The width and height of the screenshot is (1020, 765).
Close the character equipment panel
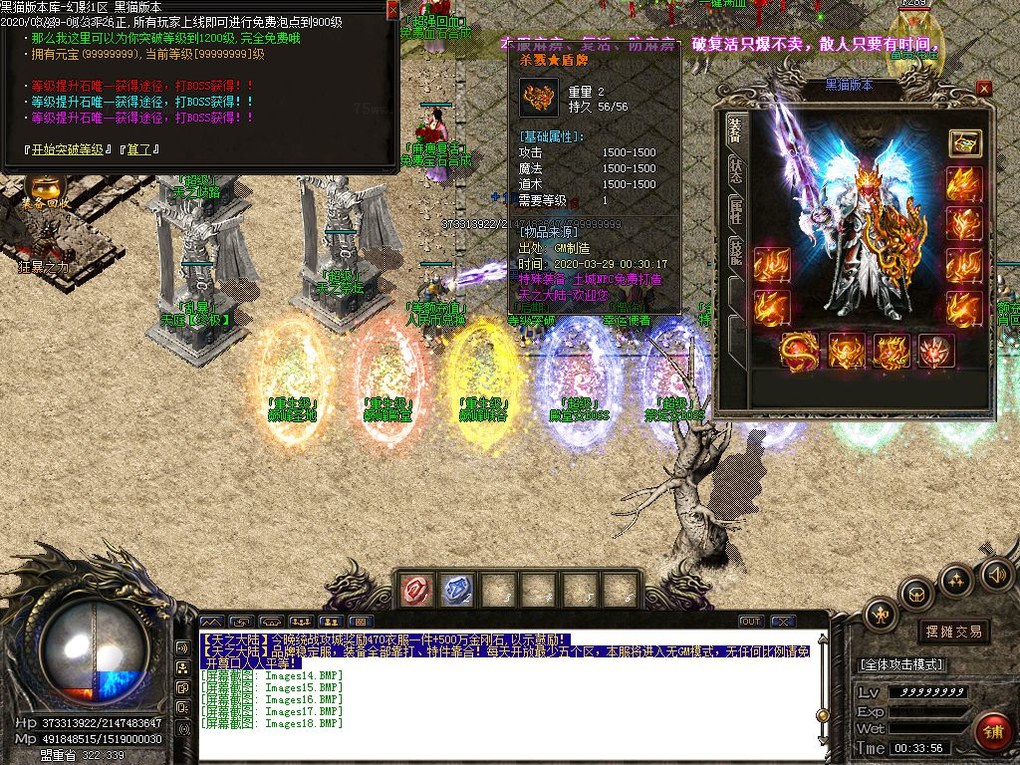coord(984,88)
